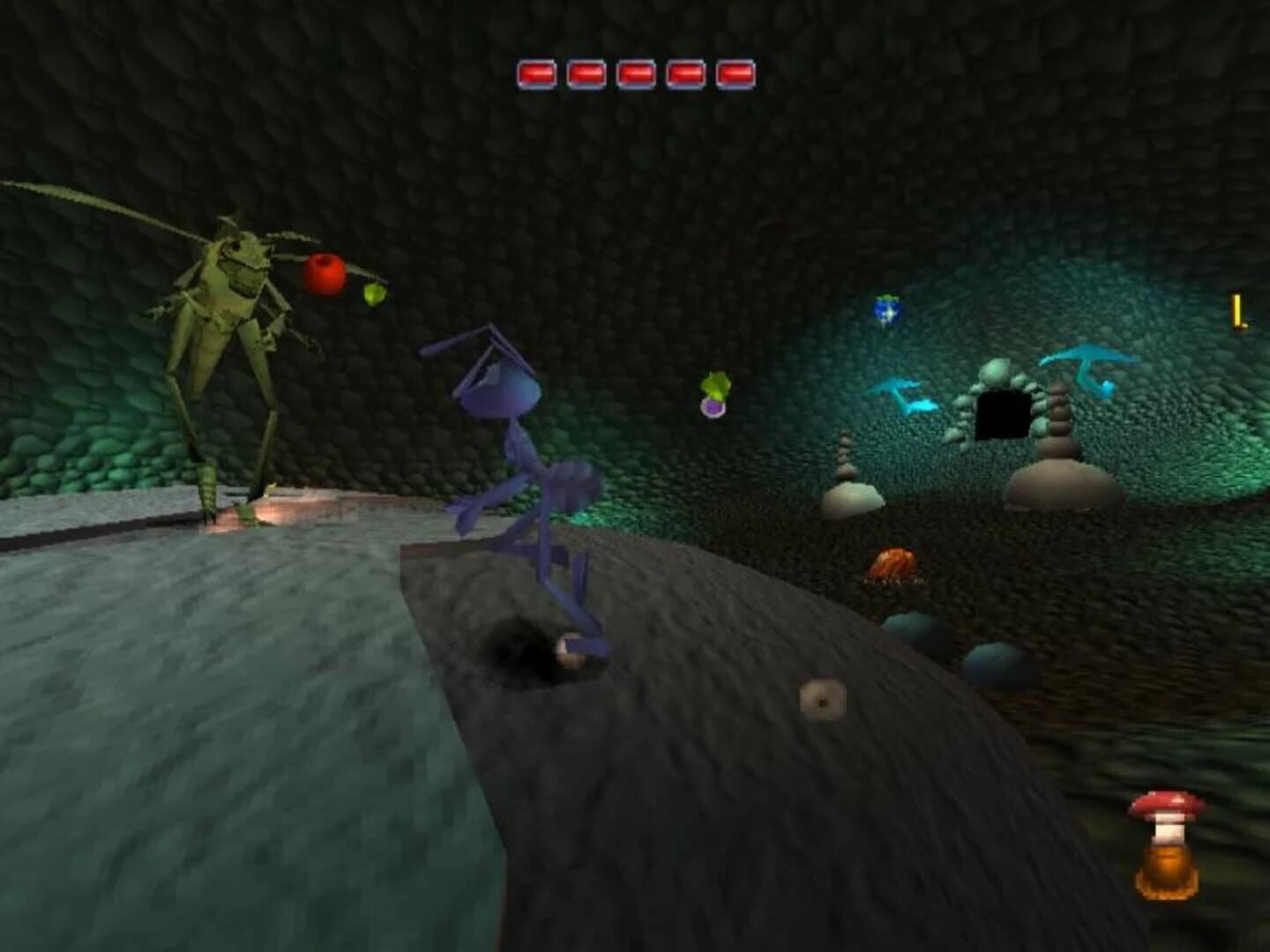Click the flat round stone on the path
This screenshot has width=1270, height=952.
(x=822, y=699)
